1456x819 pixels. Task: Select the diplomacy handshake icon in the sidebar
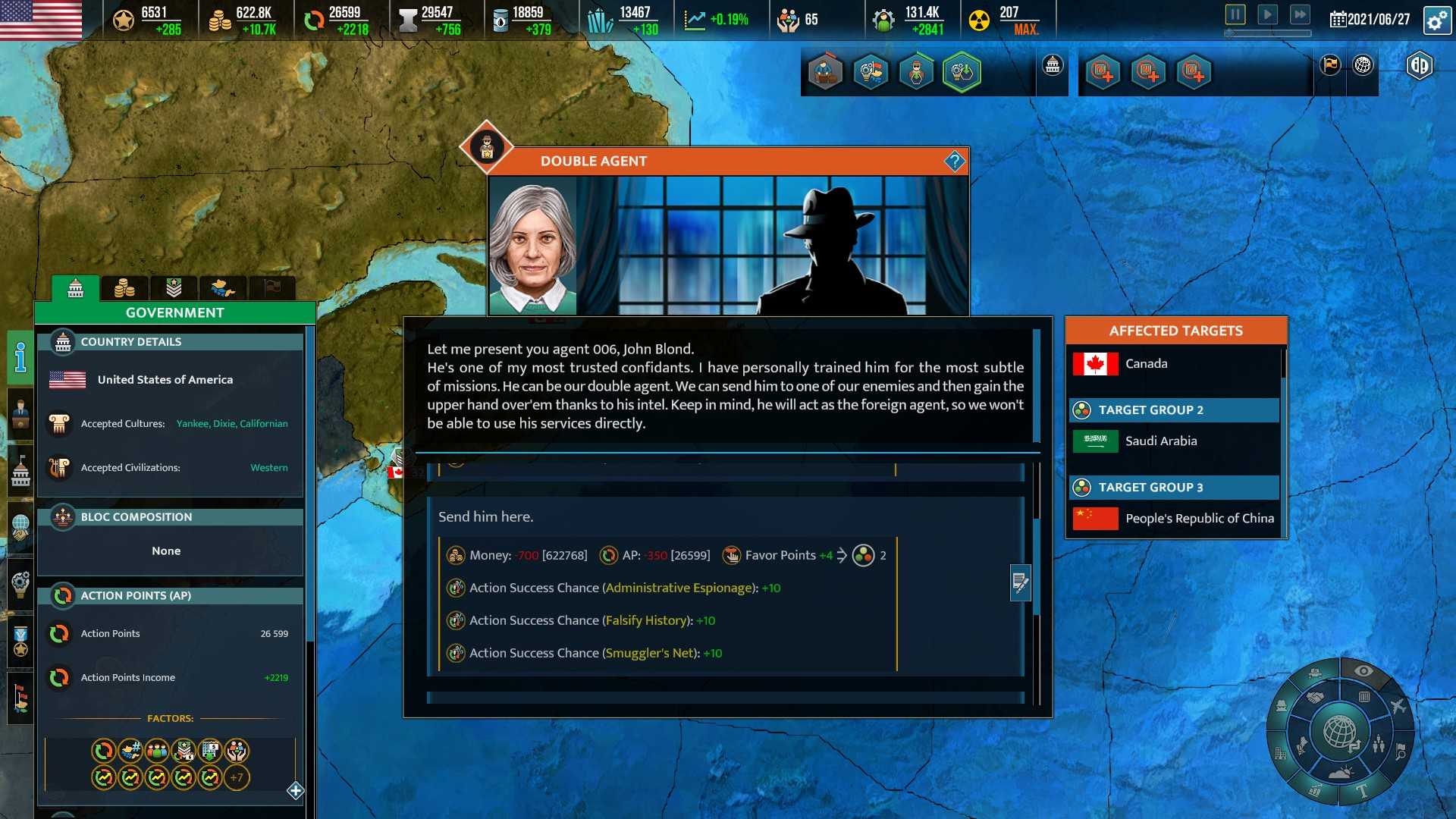[x=20, y=524]
